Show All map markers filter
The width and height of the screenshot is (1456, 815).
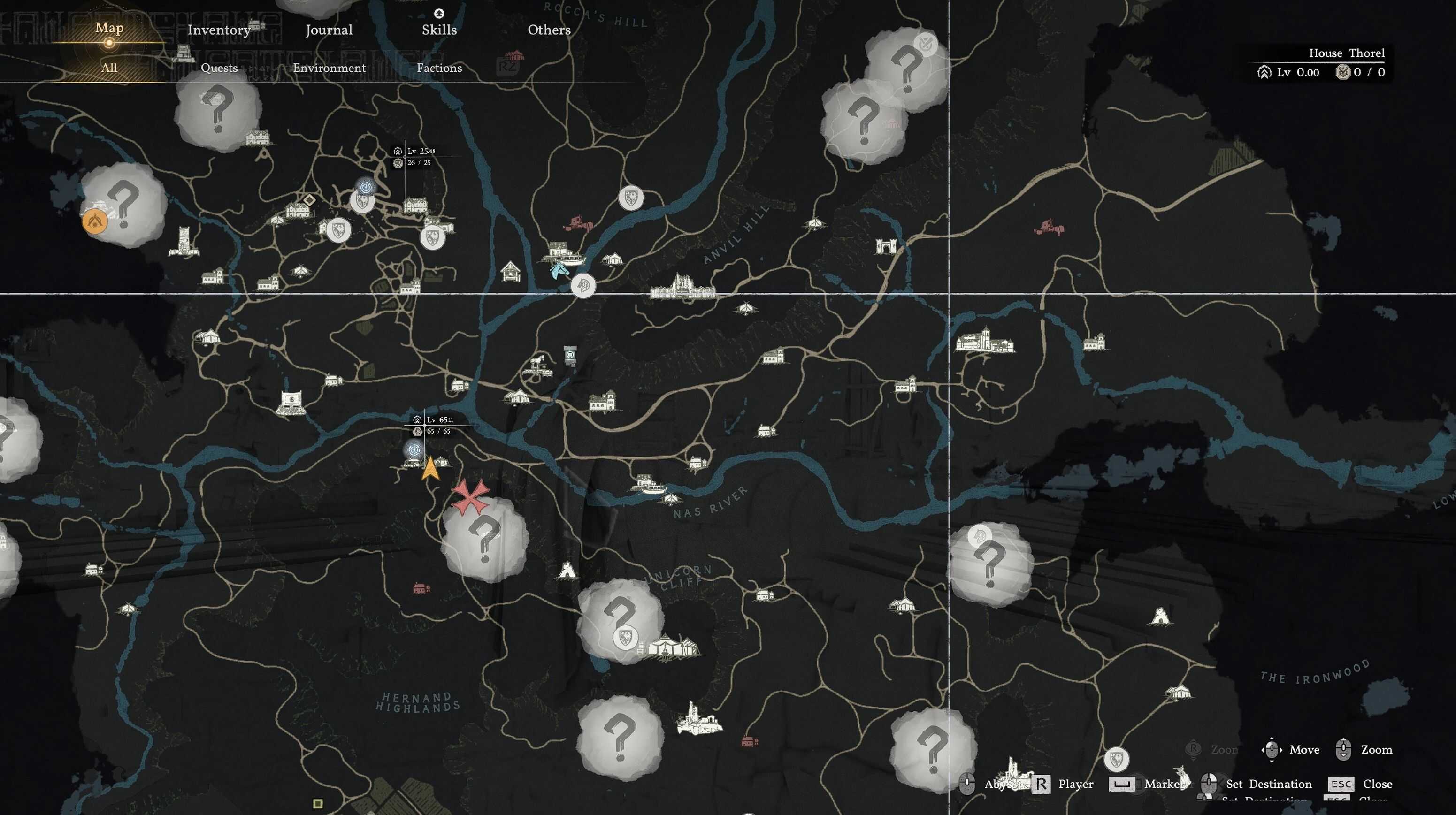tap(109, 68)
